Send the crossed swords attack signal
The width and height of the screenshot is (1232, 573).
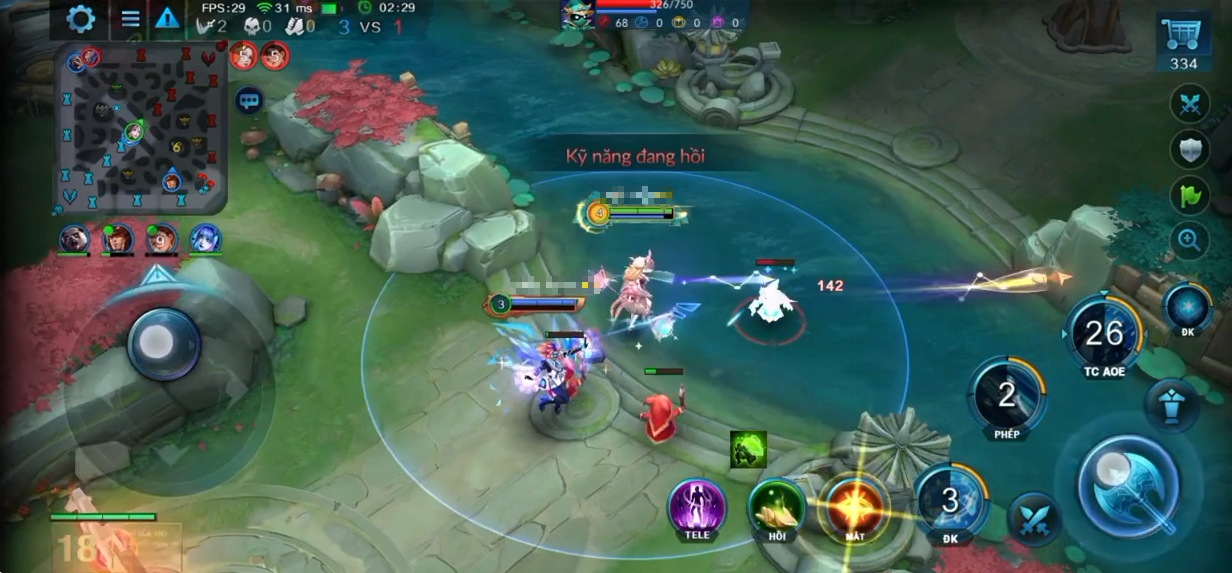coord(1189,104)
